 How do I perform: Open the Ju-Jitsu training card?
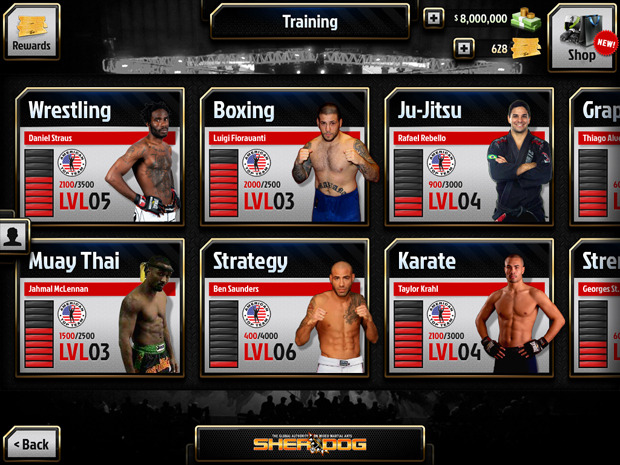tap(469, 157)
